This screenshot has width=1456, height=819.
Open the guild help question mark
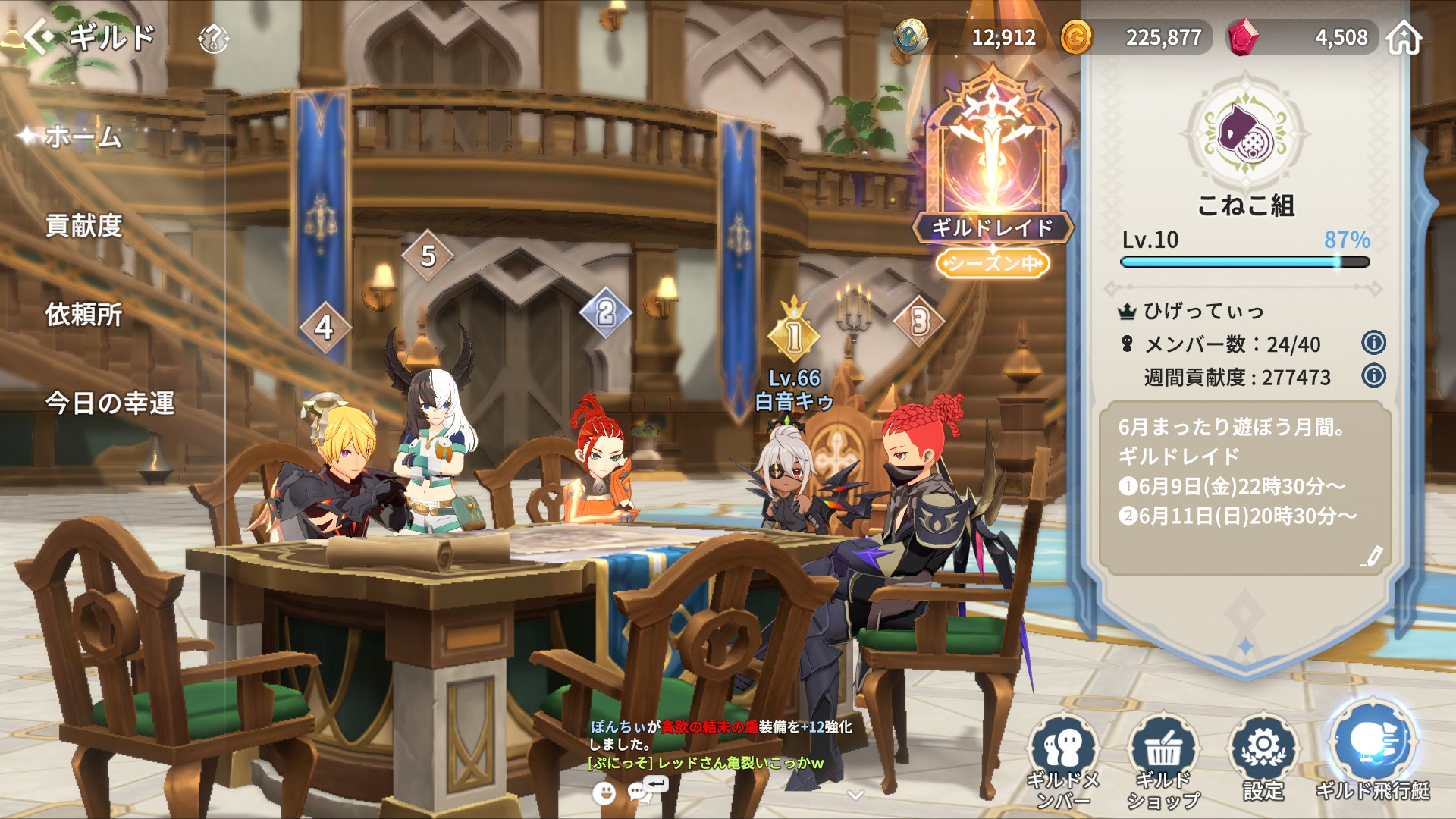pyautogui.click(x=213, y=38)
